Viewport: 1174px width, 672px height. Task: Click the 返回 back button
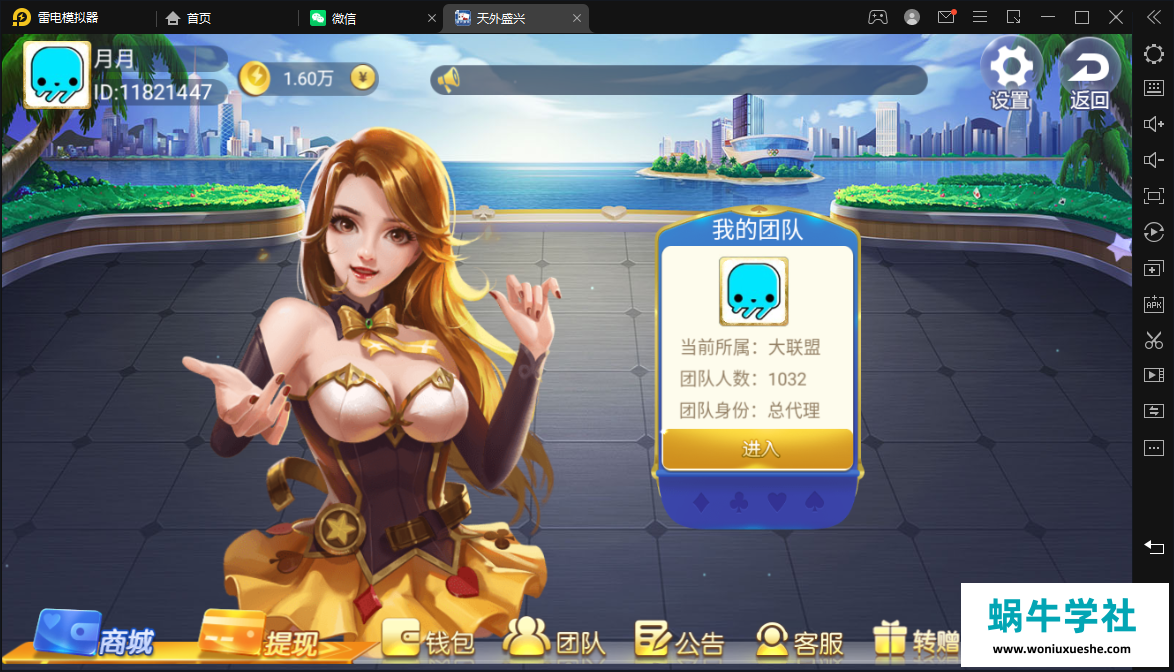1089,72
